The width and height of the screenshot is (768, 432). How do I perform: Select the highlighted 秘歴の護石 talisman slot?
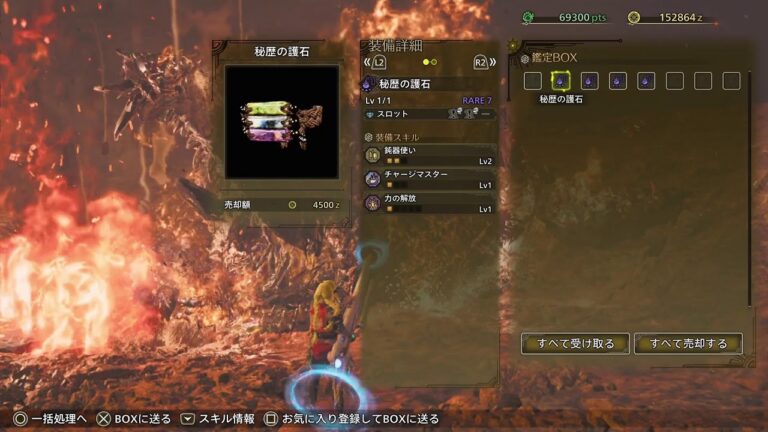pos(561,81)
